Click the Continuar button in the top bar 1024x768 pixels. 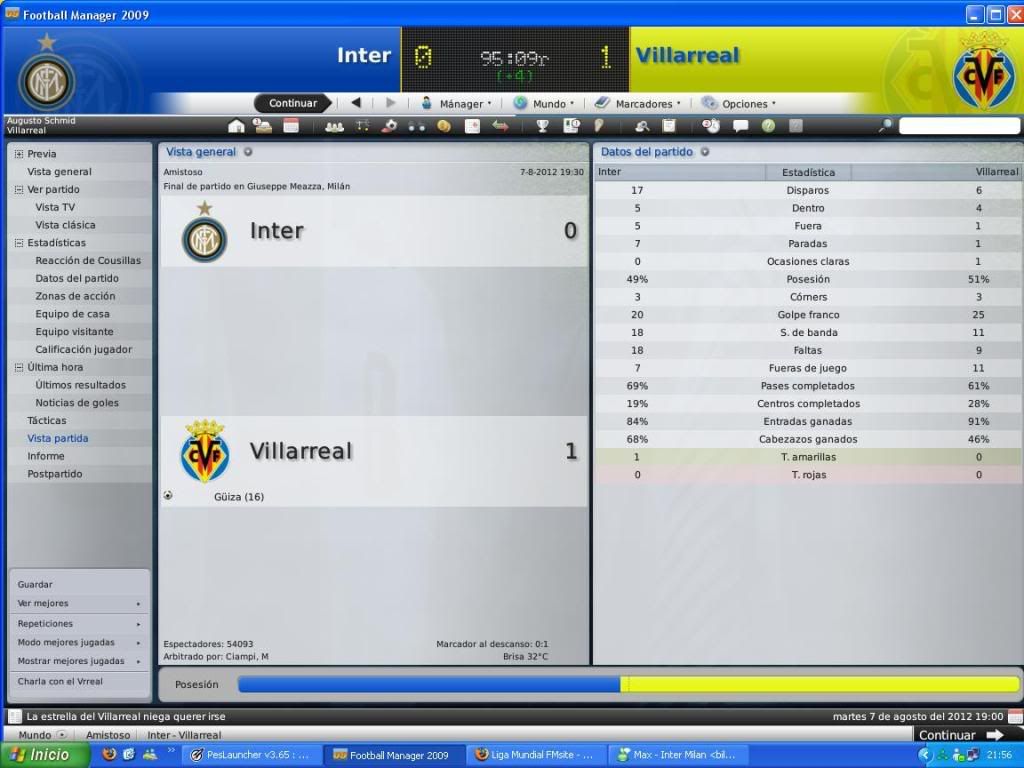(x=292, y=103)
